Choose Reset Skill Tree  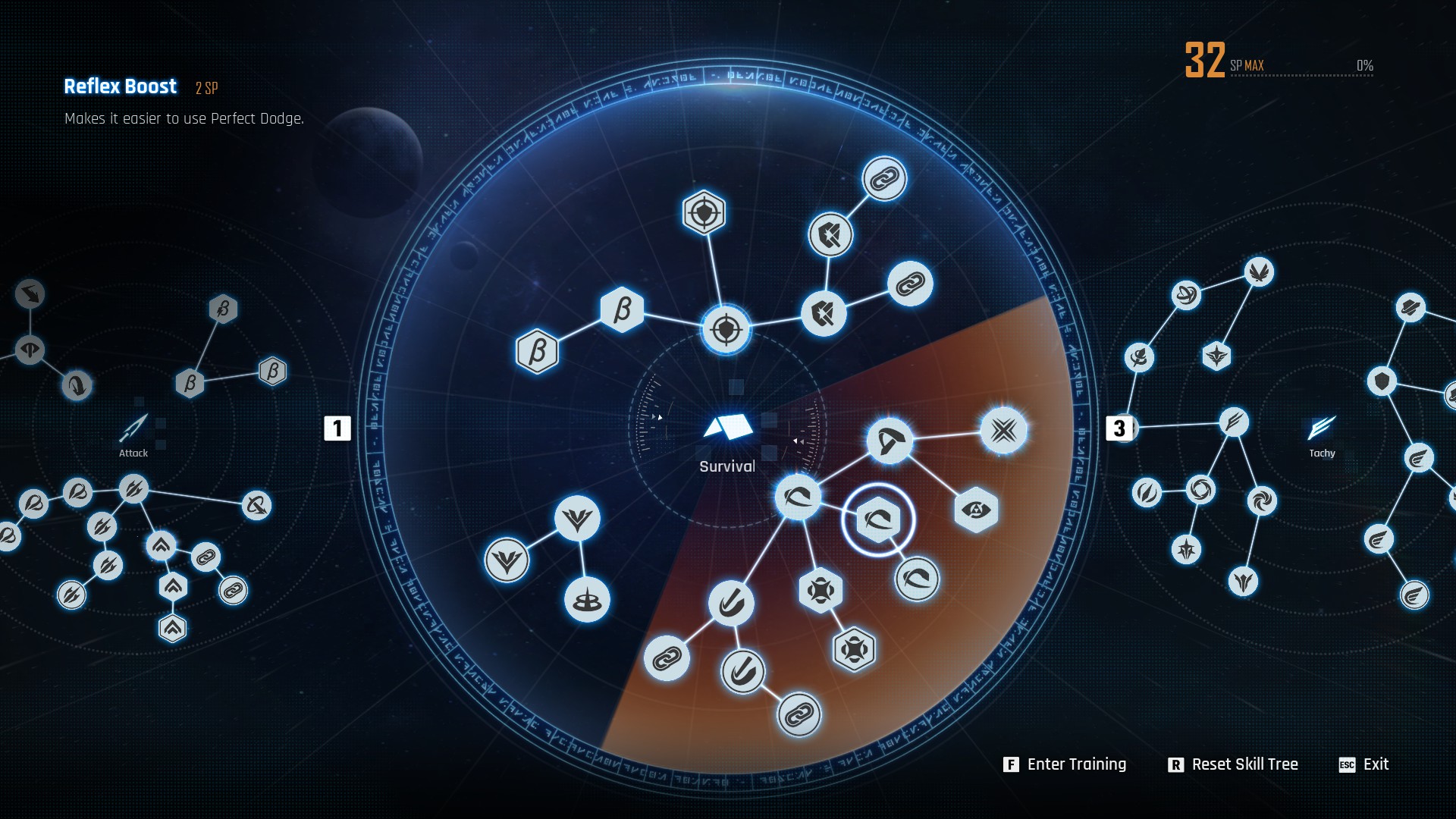[x=1233, y=764]
